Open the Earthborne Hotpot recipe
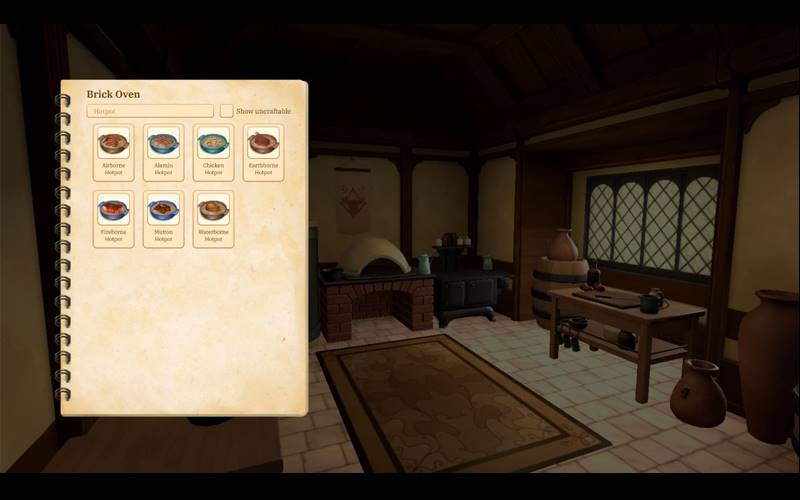 coord(263,152)
